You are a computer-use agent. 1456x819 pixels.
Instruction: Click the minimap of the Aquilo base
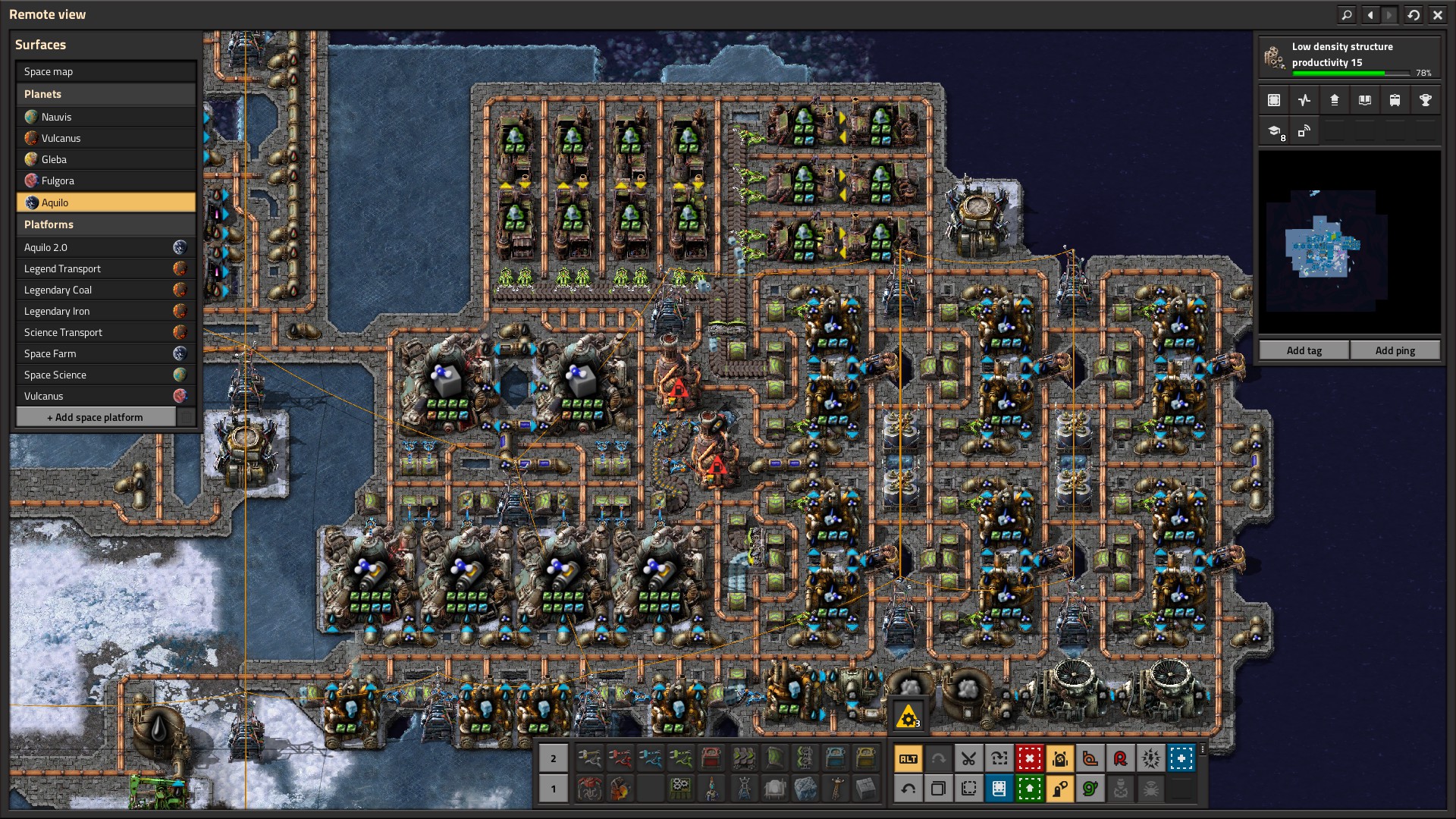(1349, 243)
